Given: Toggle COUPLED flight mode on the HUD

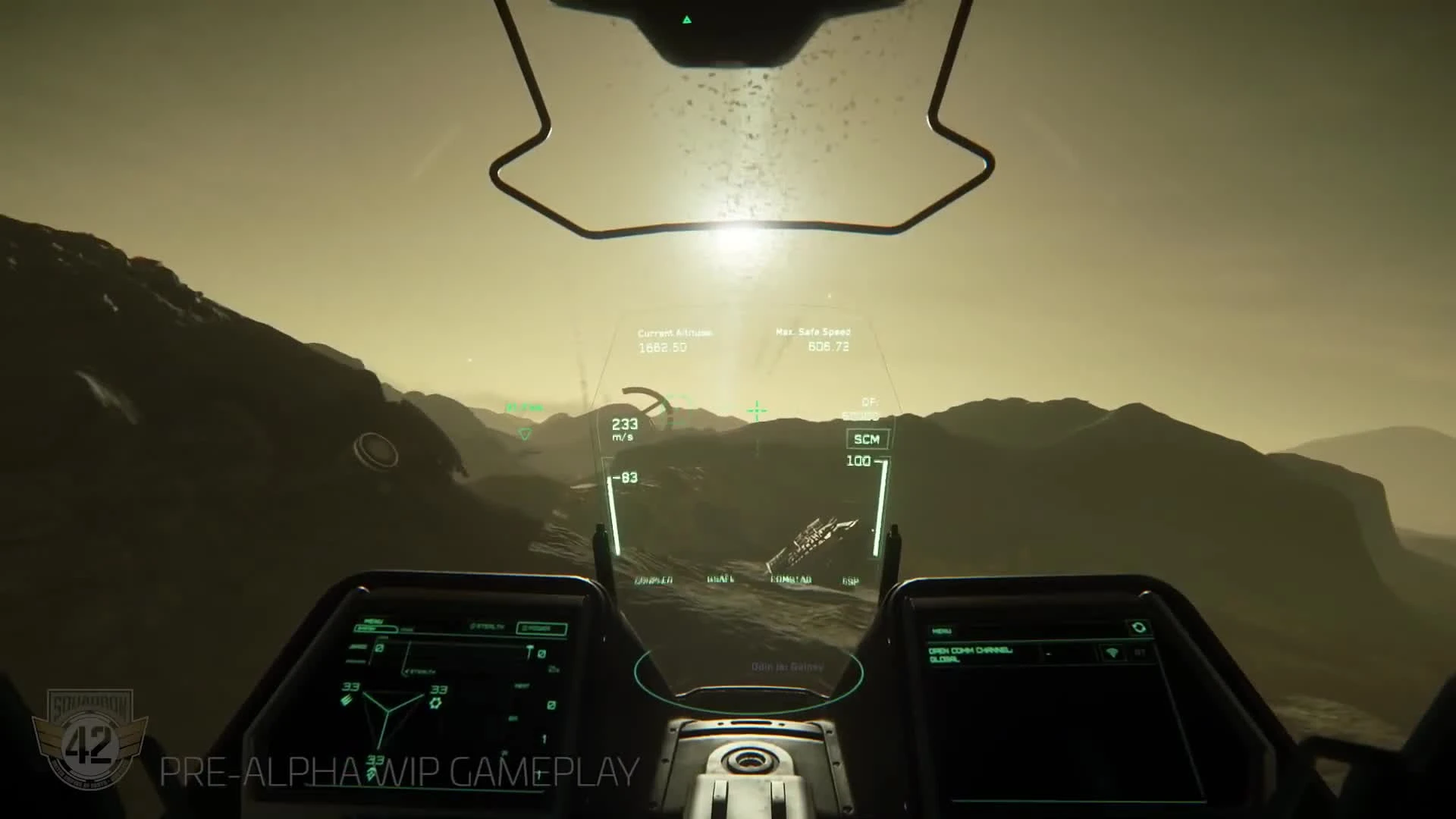Looking at the screenshot, I should tap(654, 579).
